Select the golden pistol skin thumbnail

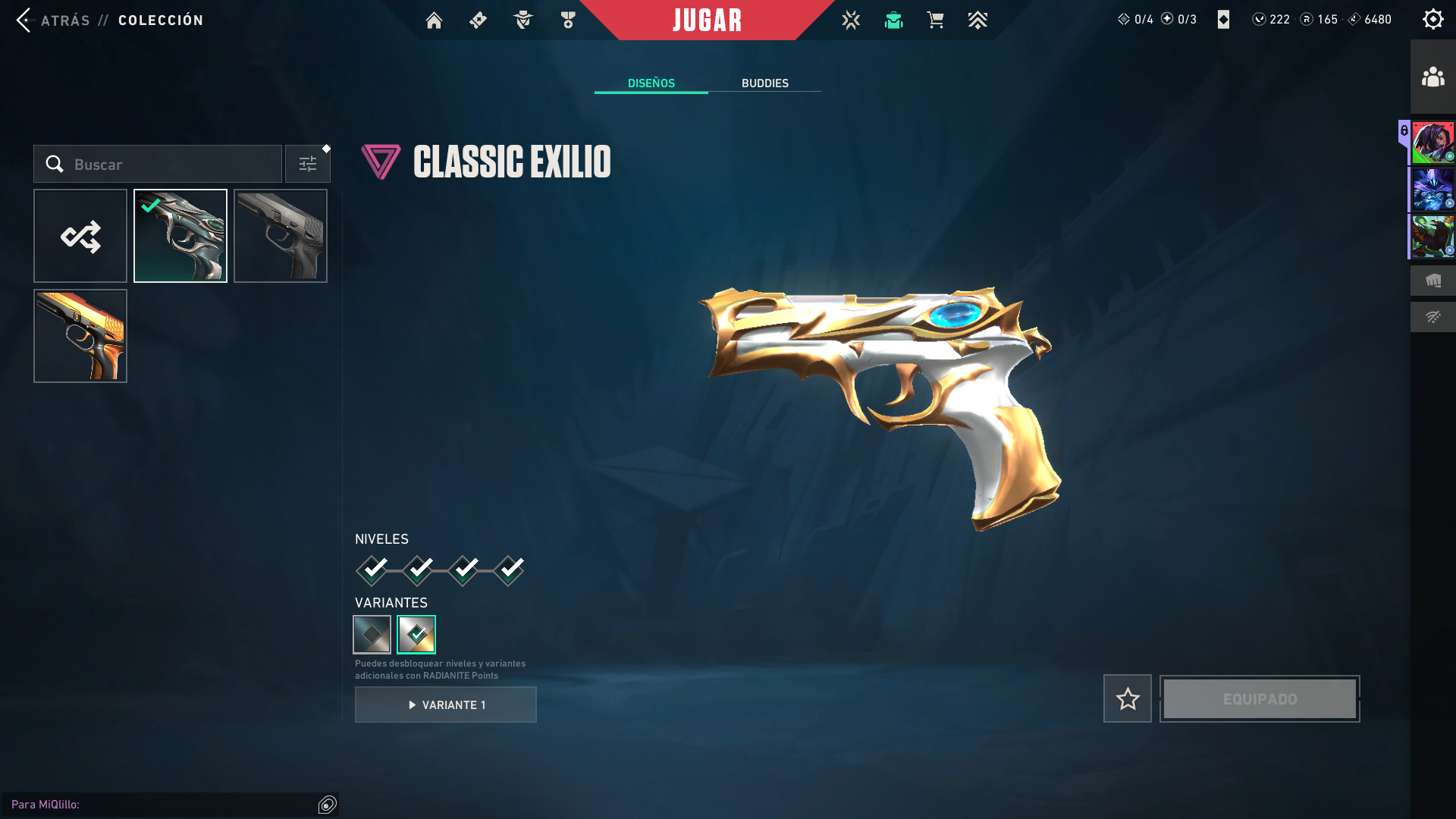coord(80,336)
